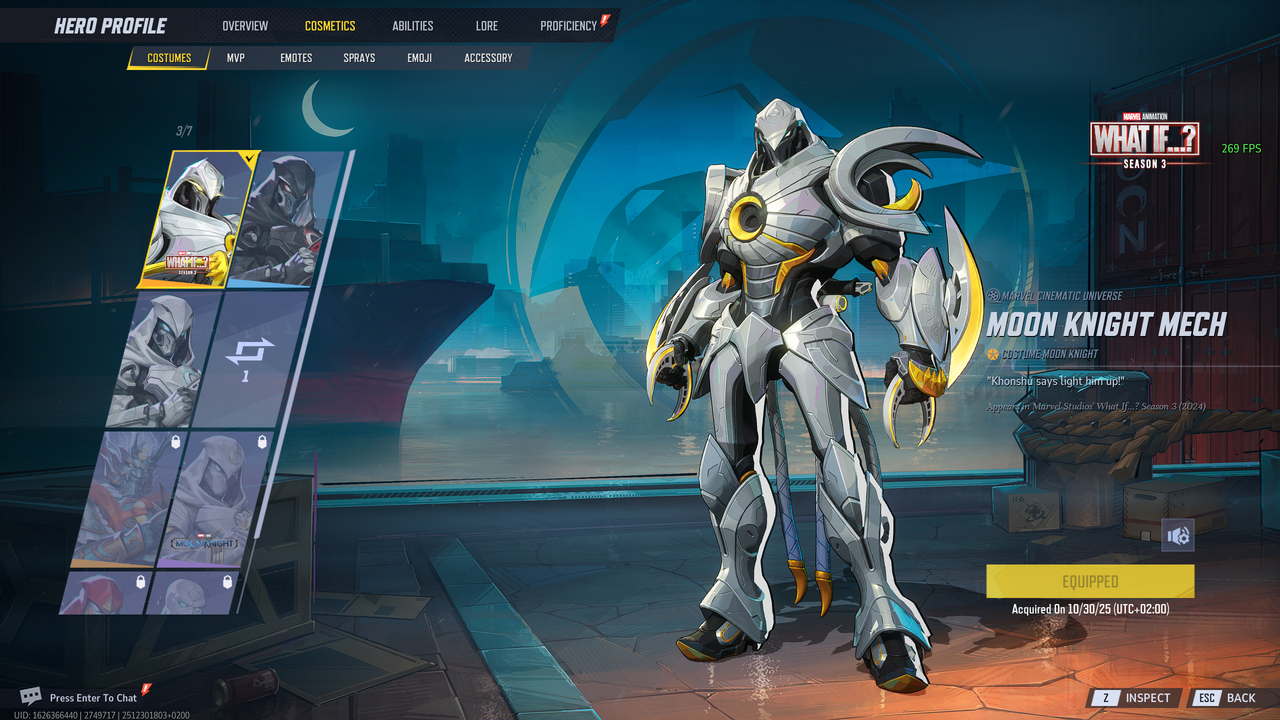The width and height of the screenshot is (1280, 720).
Task: Open the Proficiency tab
Action: (568, 26)
